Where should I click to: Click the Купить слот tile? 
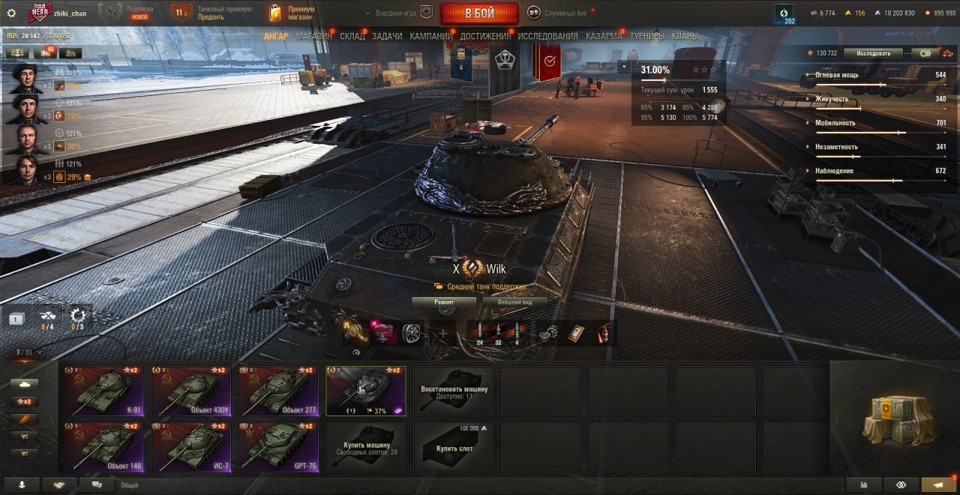click(455, 446)
